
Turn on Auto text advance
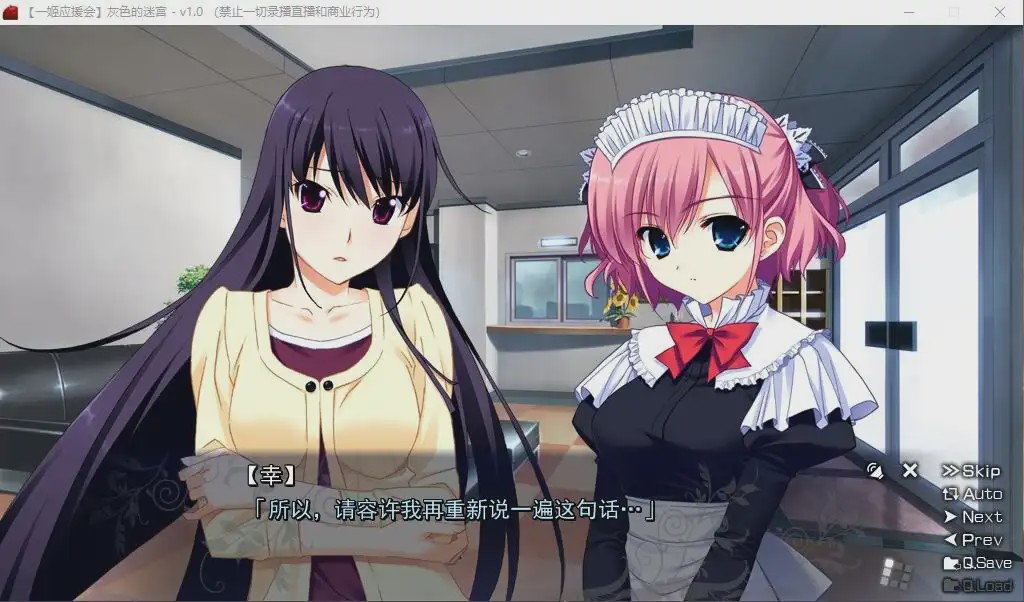click(972, 494)
